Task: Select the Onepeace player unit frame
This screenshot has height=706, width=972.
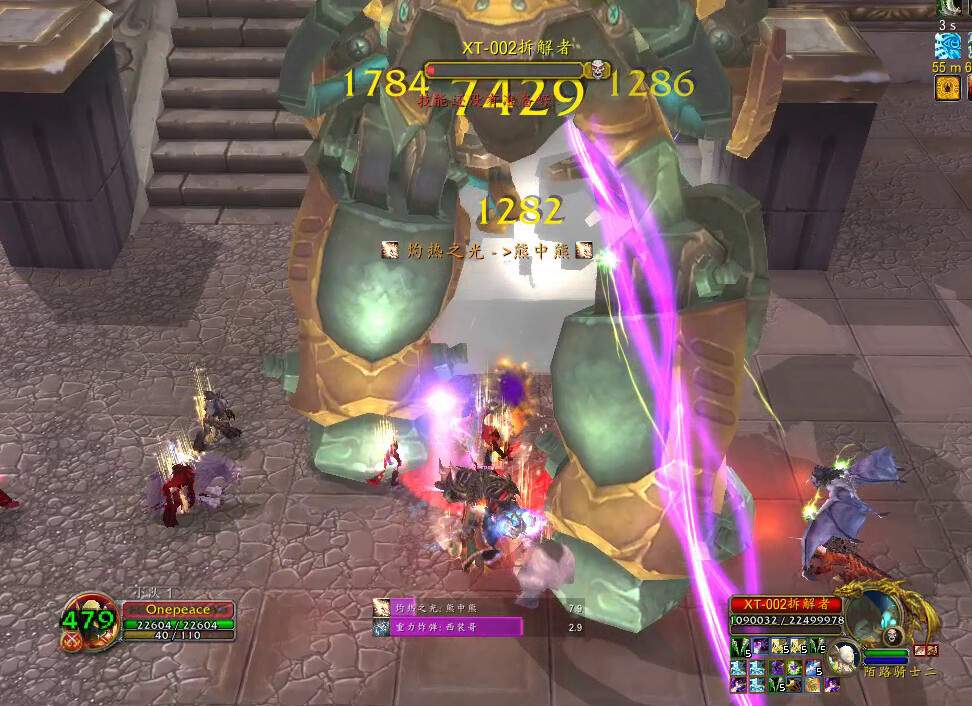Action: click(x=178, y=609)
